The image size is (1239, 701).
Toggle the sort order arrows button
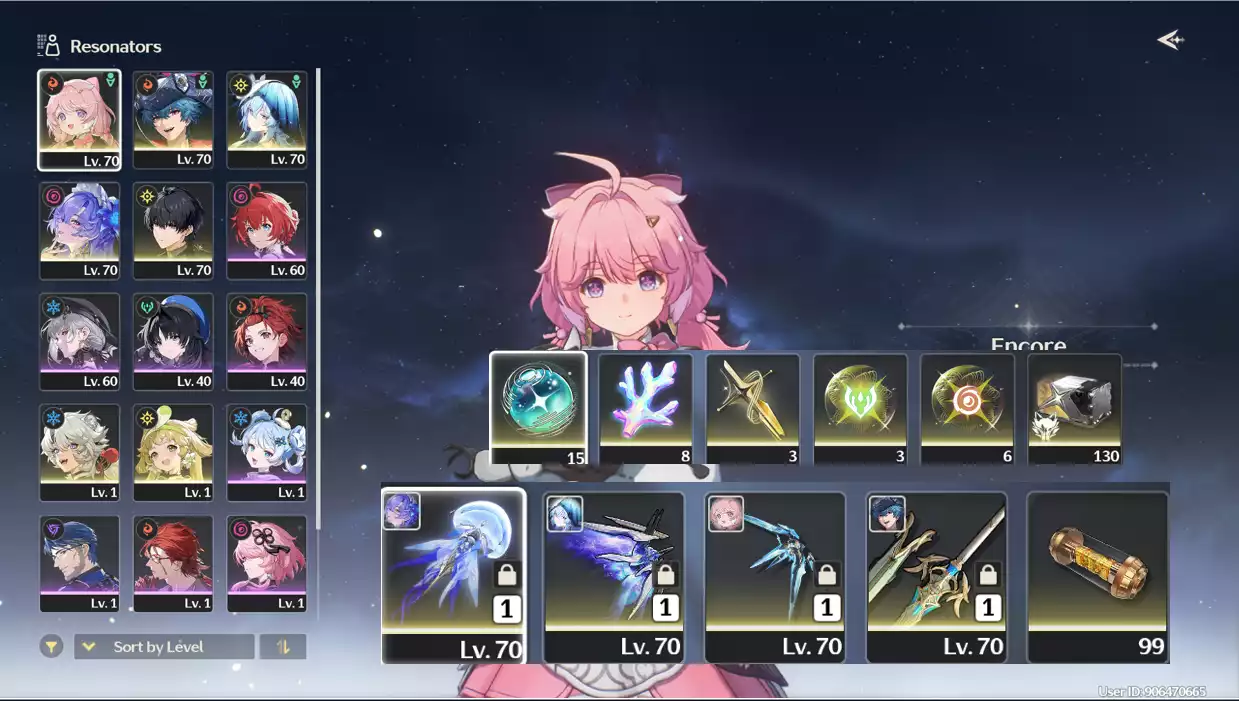pyautogui.click(x=283, y=647)
